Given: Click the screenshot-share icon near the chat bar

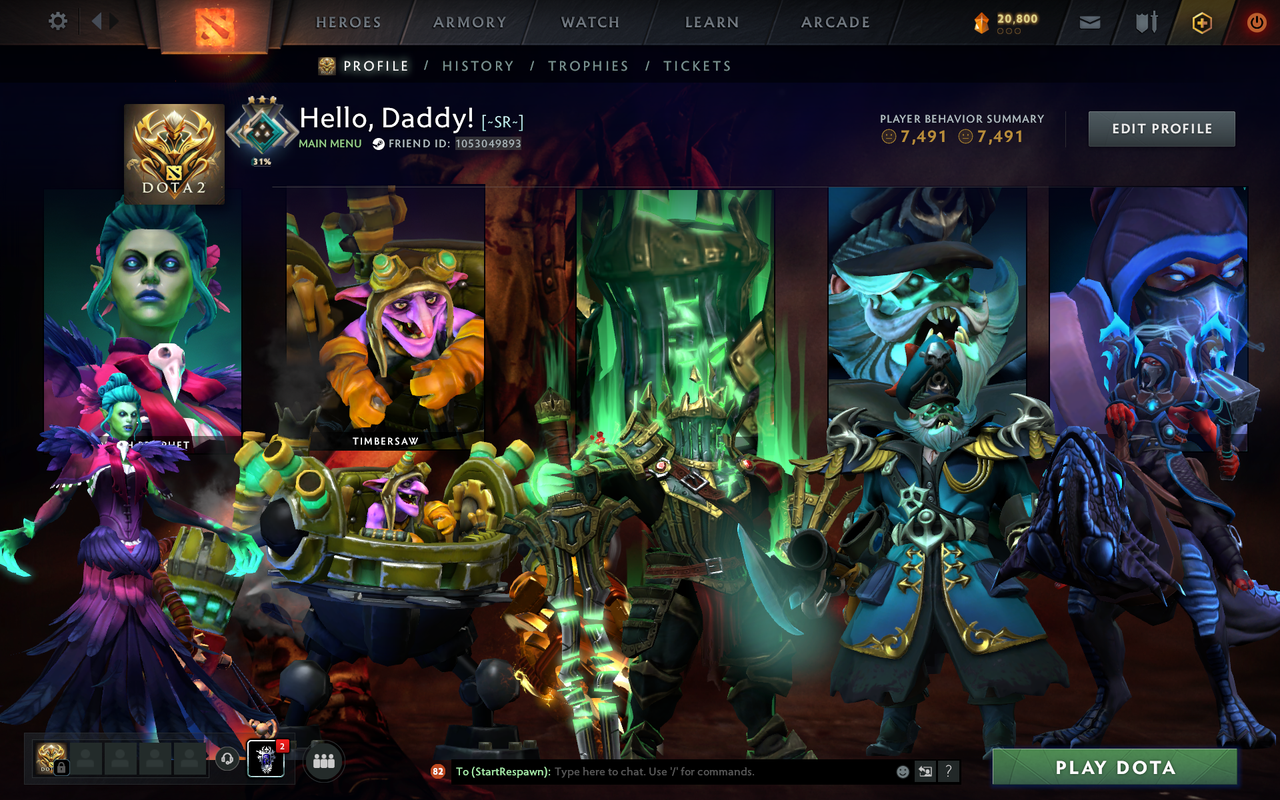Looking at the screenshot, I should point(925,771).
